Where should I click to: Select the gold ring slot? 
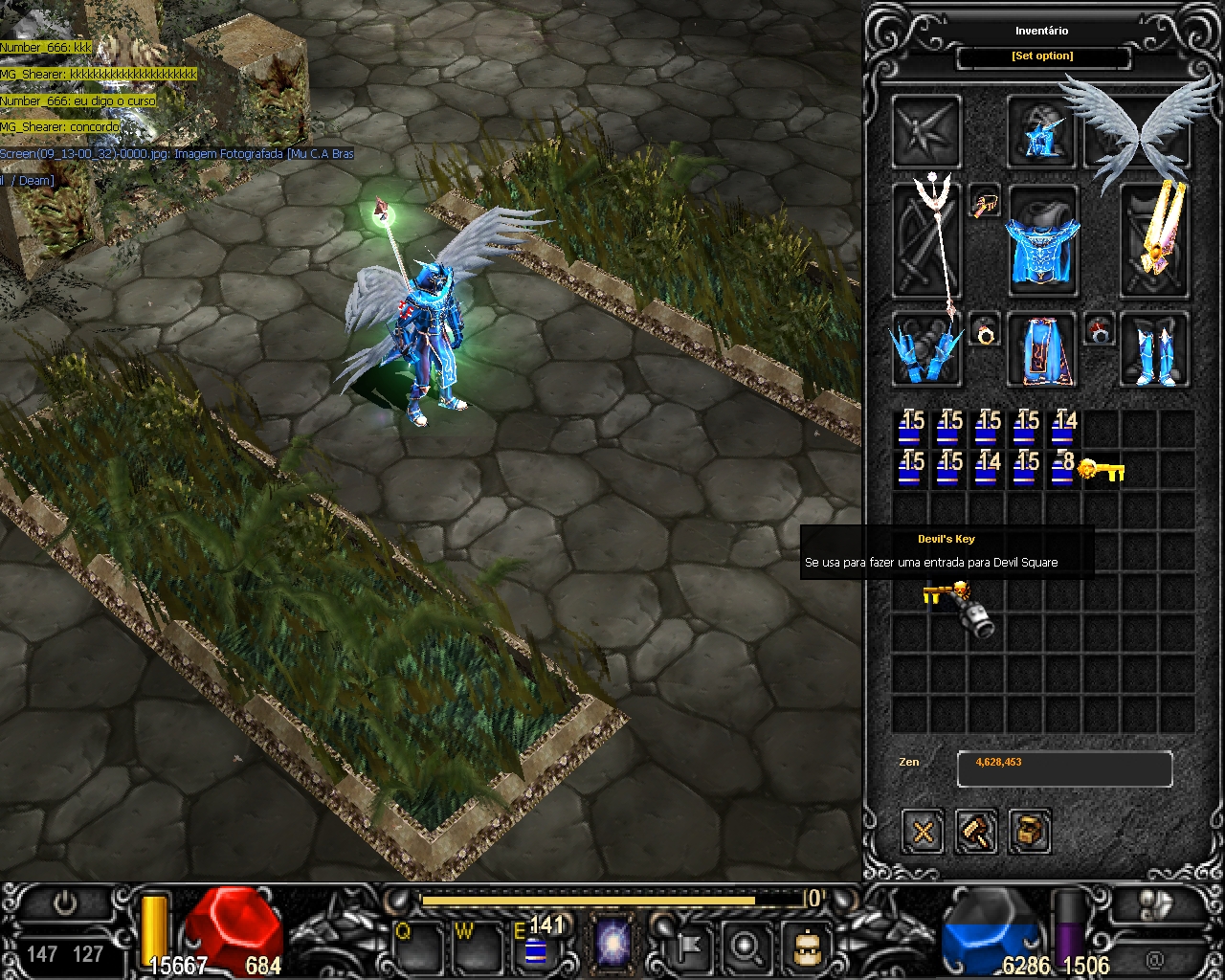[x=985, y=330]
